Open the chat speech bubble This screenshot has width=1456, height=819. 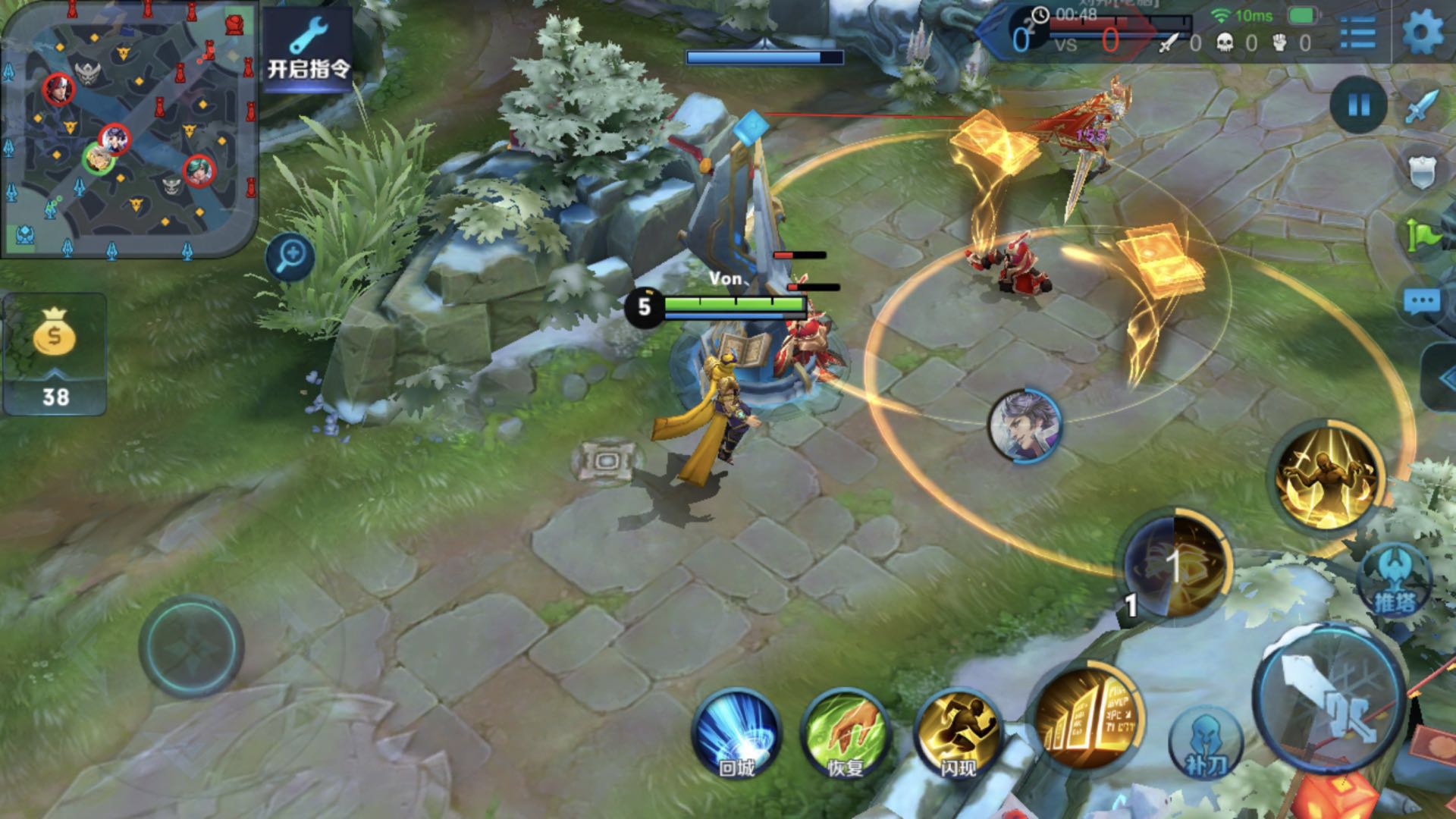tap(1422, 302)
